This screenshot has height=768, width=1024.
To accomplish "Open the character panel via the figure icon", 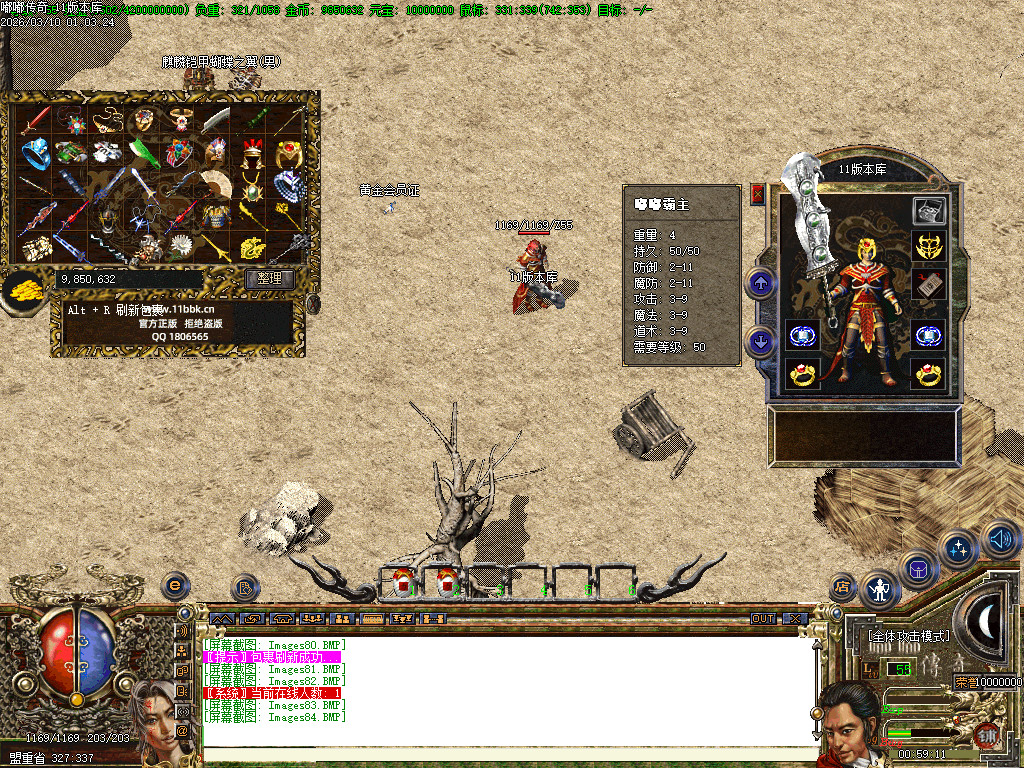I will tap(880, 589).
